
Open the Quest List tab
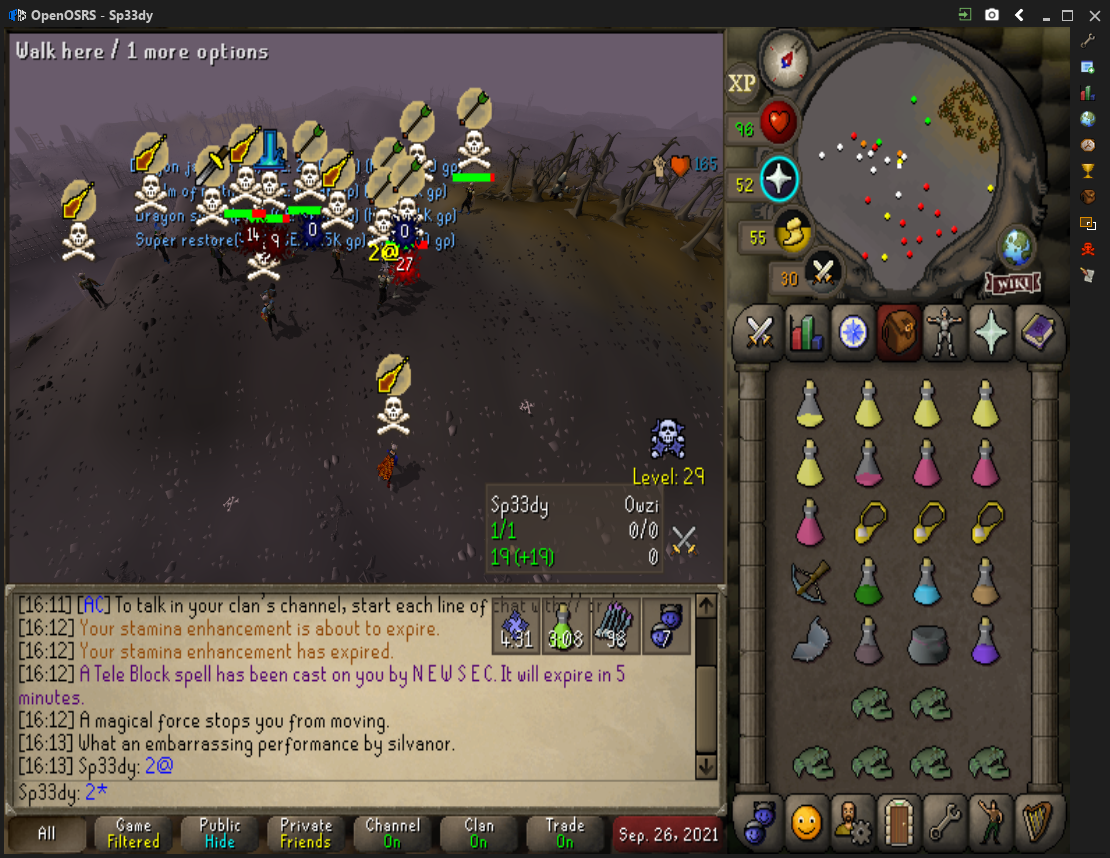pos(853,333)
